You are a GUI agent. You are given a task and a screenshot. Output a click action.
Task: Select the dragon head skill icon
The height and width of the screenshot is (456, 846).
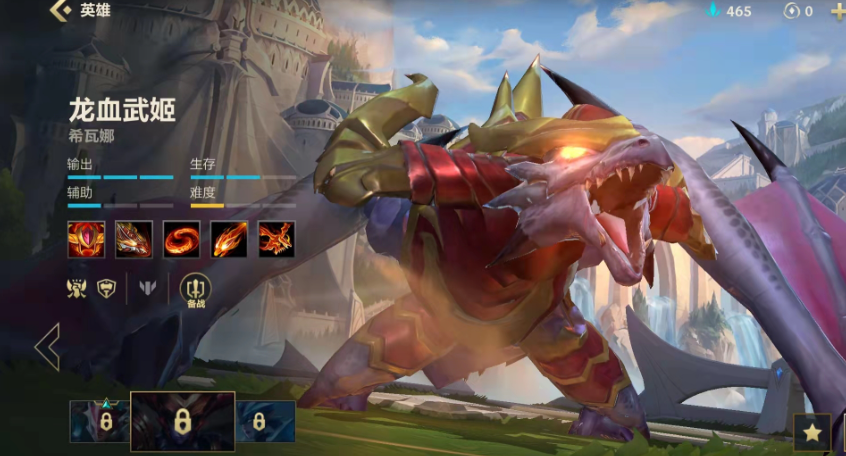point(134,239)
